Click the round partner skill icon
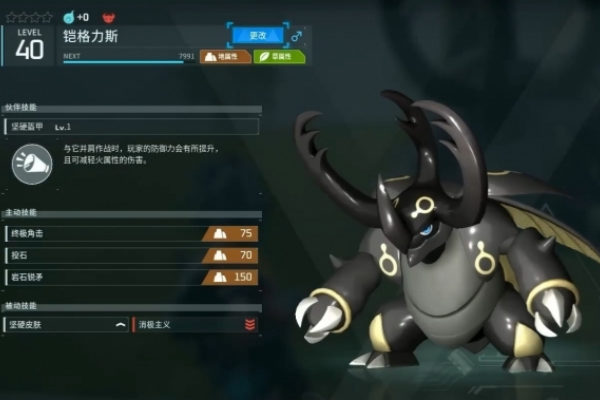Screen dimensions: 600x400 [x=32, y=164]
